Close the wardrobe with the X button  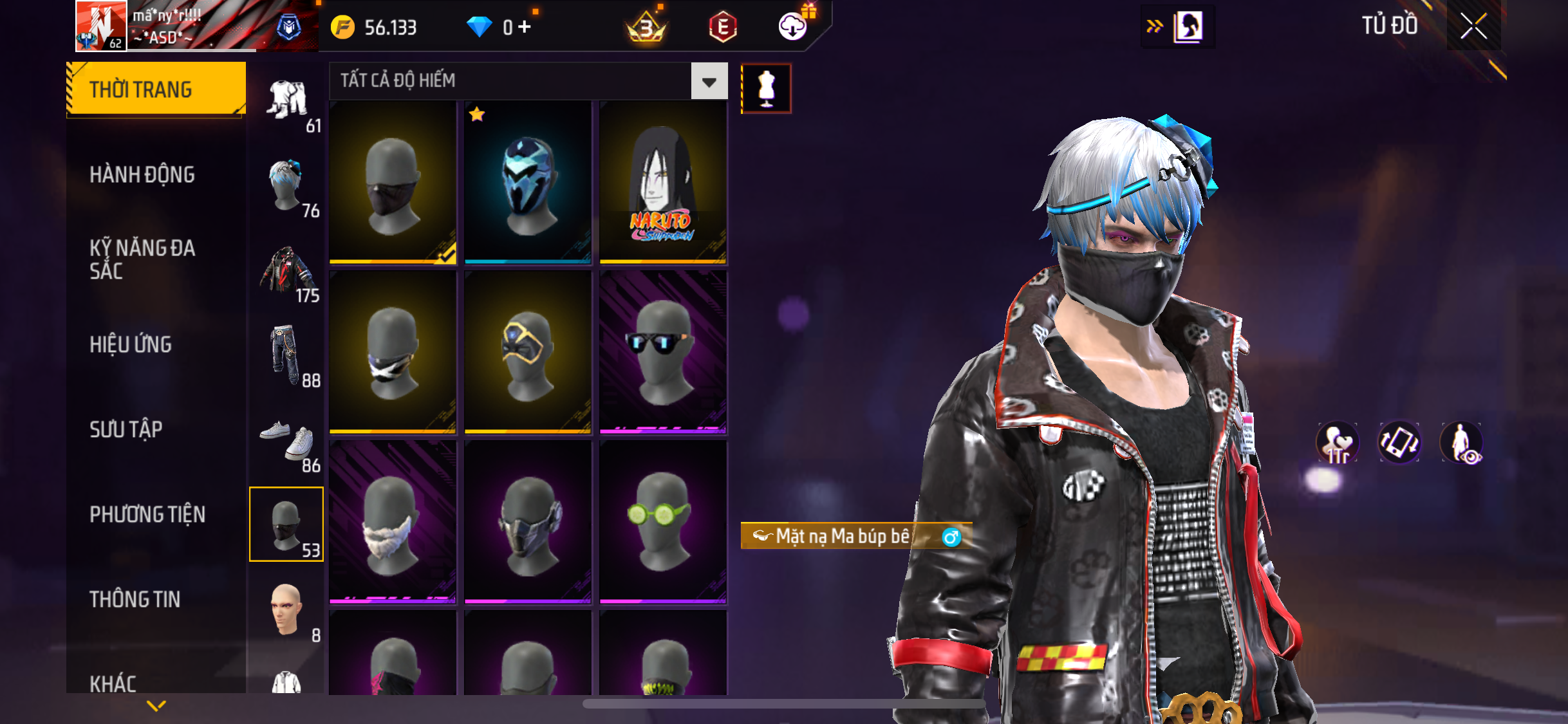(x=1473, y=26)
